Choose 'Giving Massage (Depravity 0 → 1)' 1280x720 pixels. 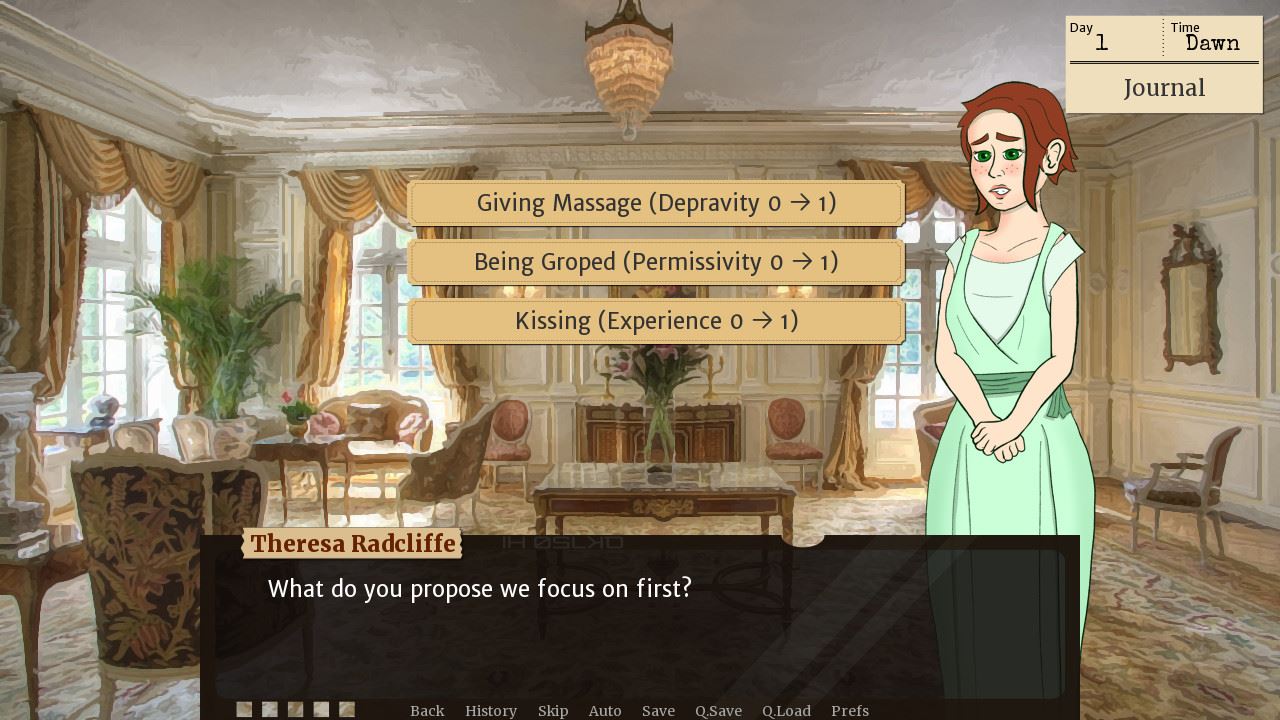pyautogui.click(x=656, y=203)
